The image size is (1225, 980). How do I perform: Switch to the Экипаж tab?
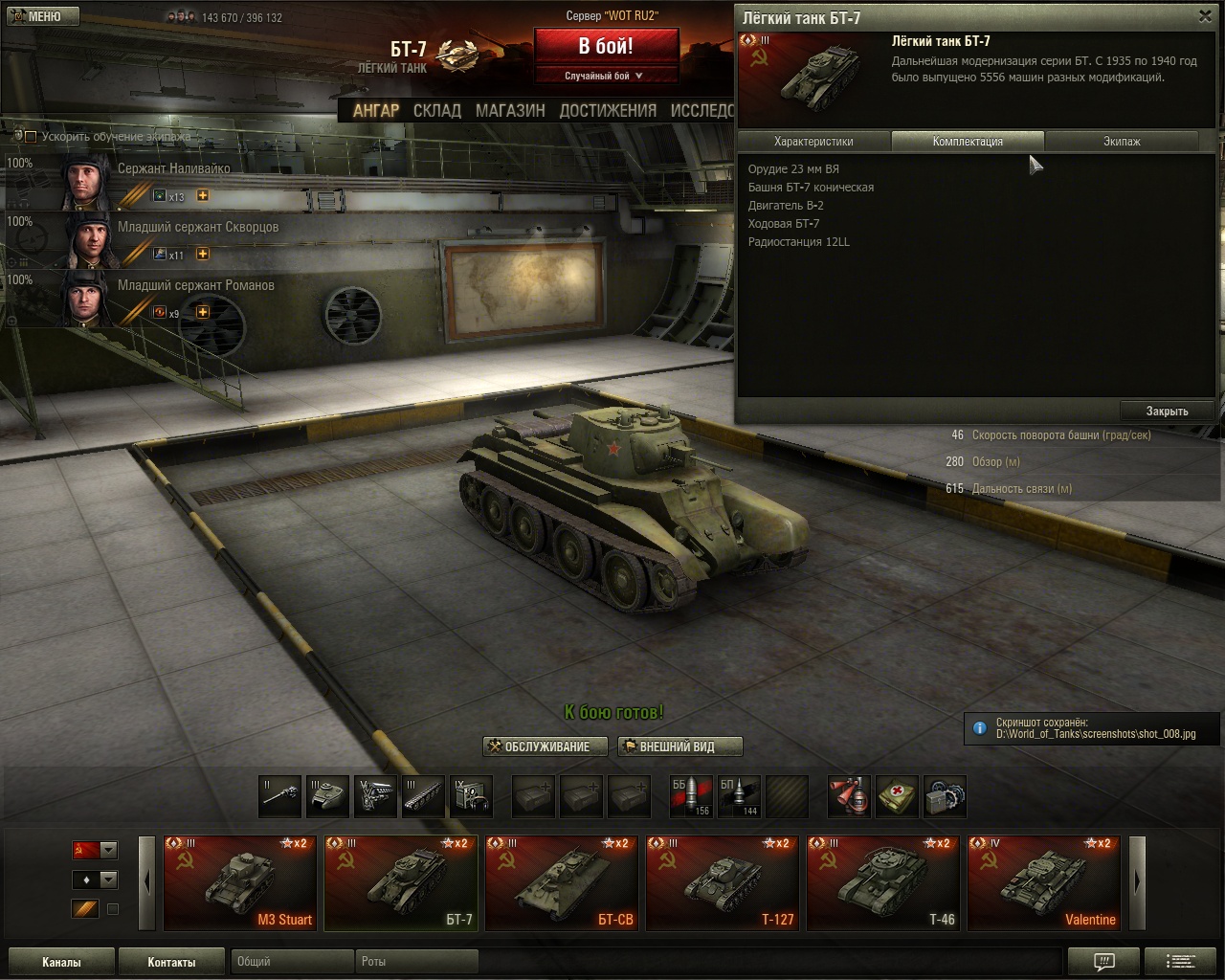click(x=1122, y=142)
